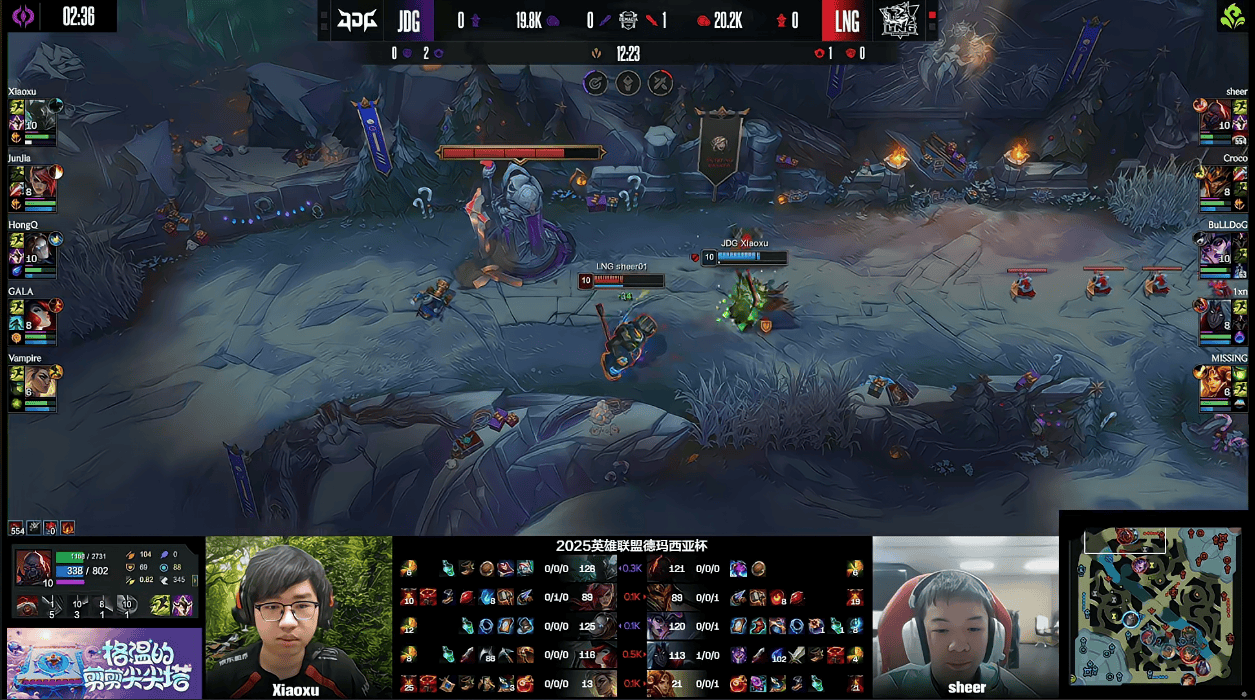
Task: Click the purple event banner with Chinese text
Action: [104, 663]
